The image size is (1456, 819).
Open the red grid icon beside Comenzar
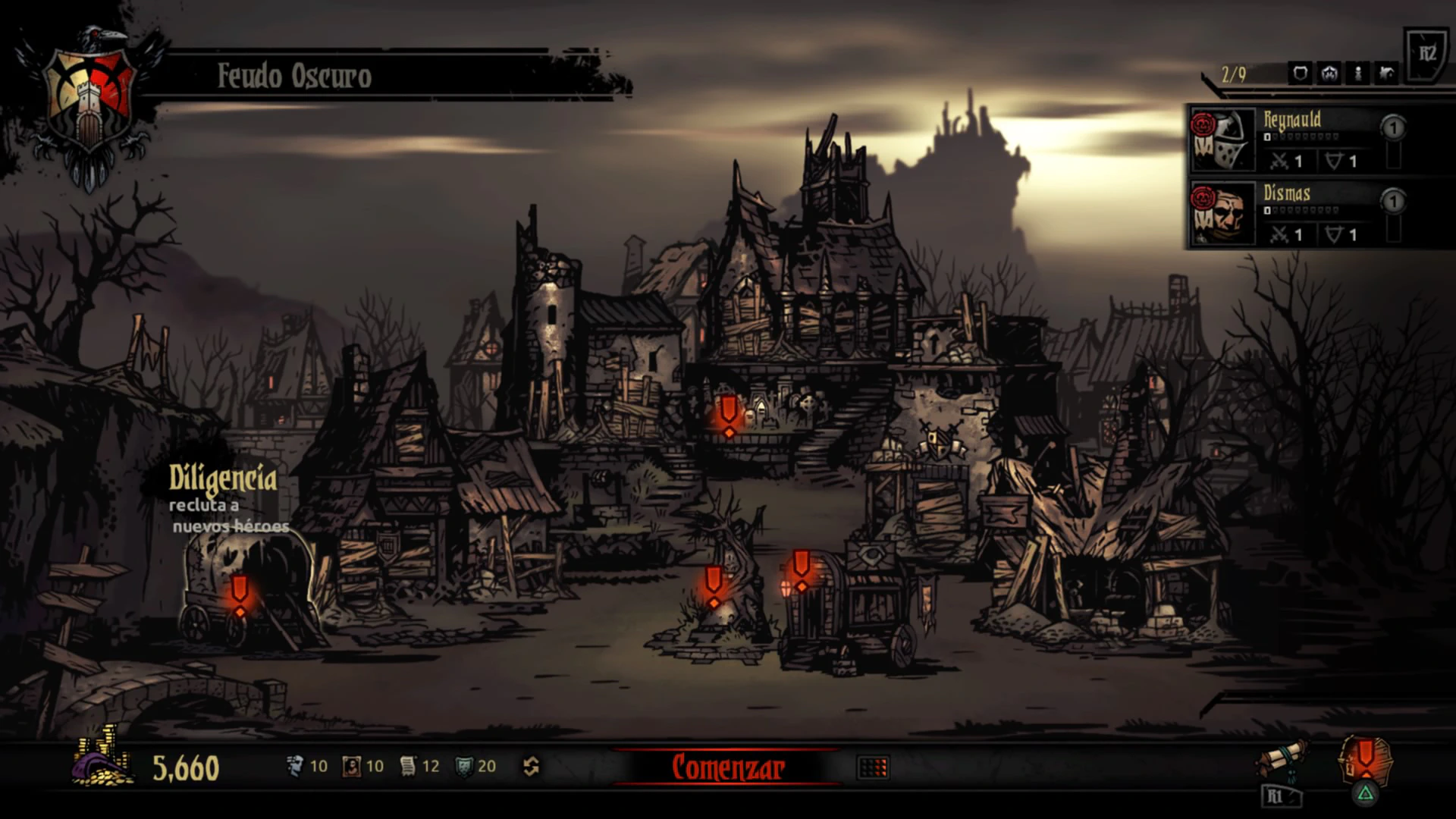[872, 767]
